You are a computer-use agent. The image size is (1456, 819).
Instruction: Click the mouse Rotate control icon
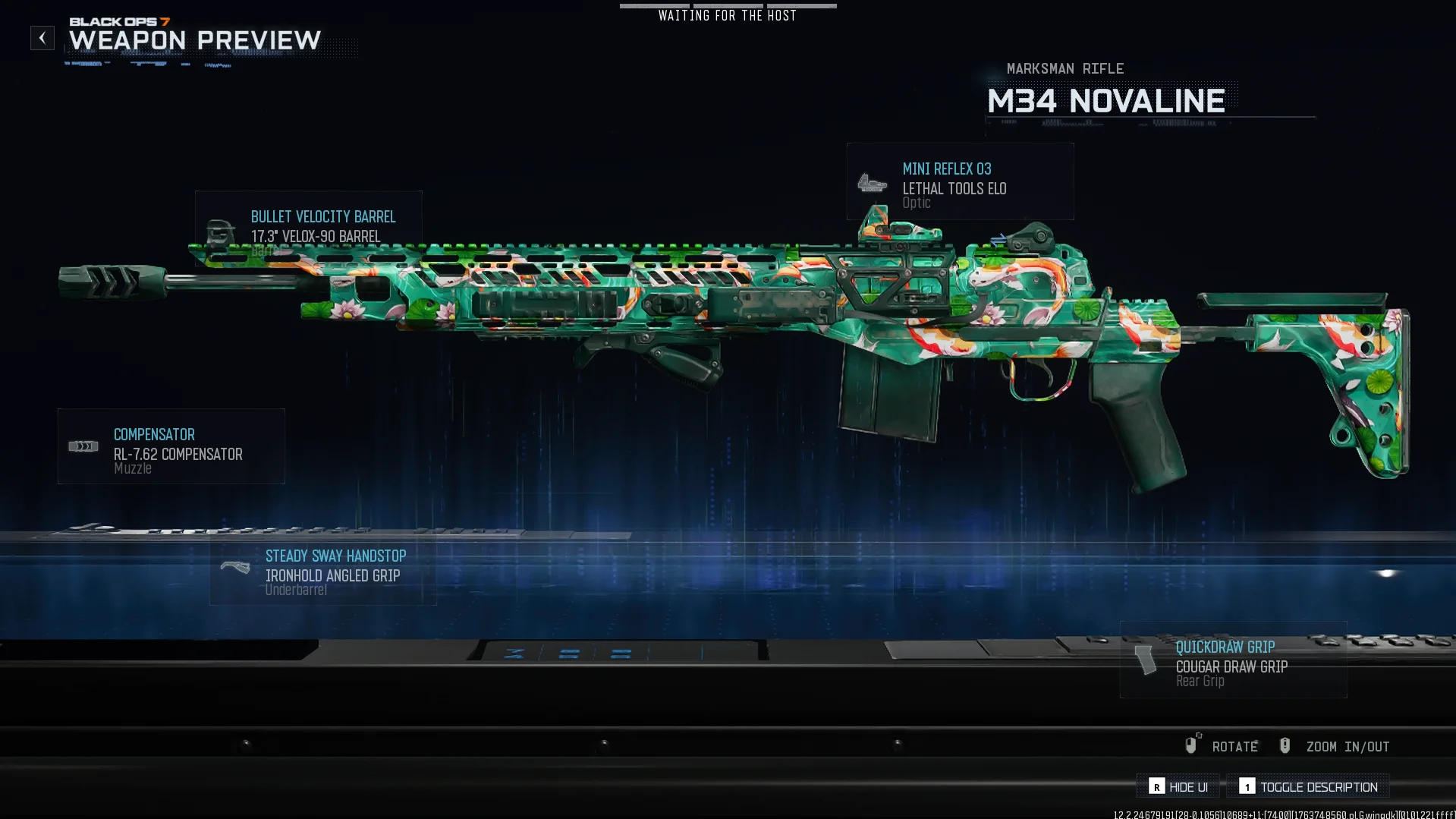point(1192,745)
